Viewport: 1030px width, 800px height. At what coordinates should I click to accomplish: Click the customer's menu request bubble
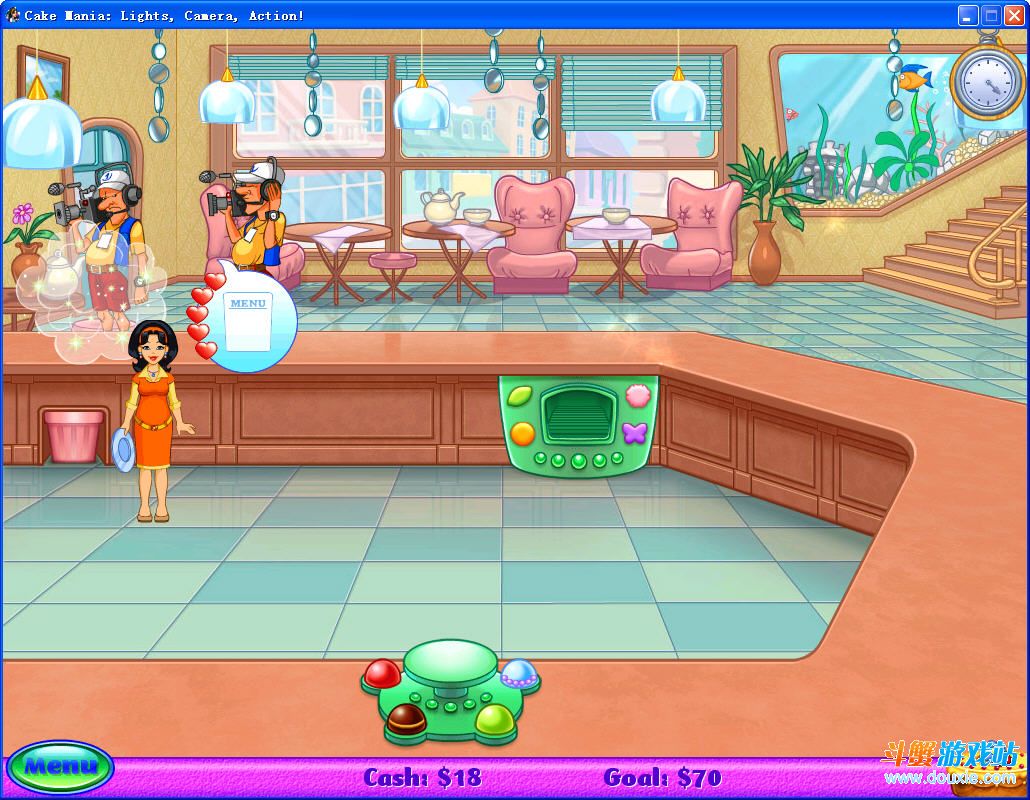click(x=248, y=318)
